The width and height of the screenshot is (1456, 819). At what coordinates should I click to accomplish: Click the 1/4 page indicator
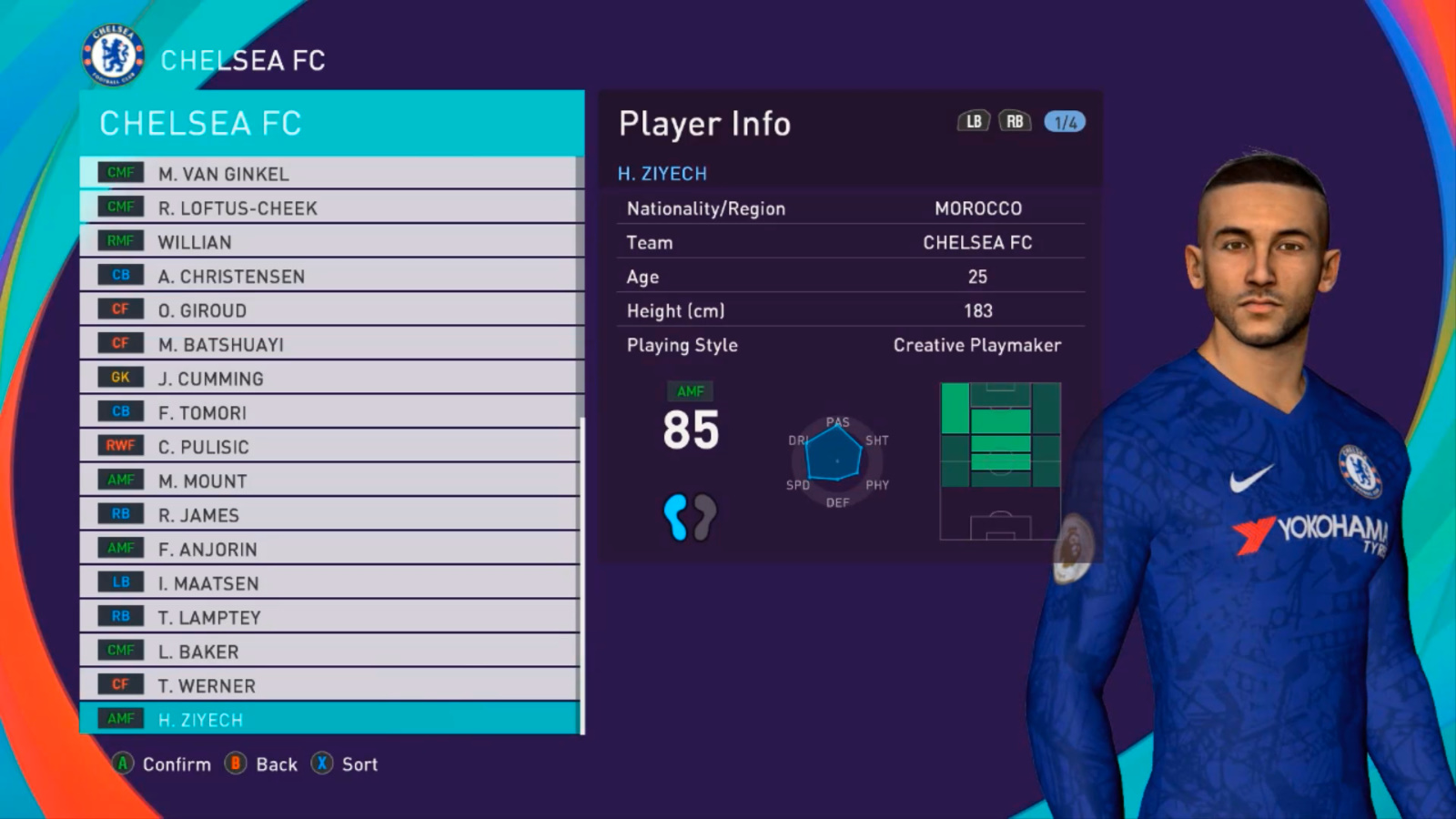(x=1065, y=120)
